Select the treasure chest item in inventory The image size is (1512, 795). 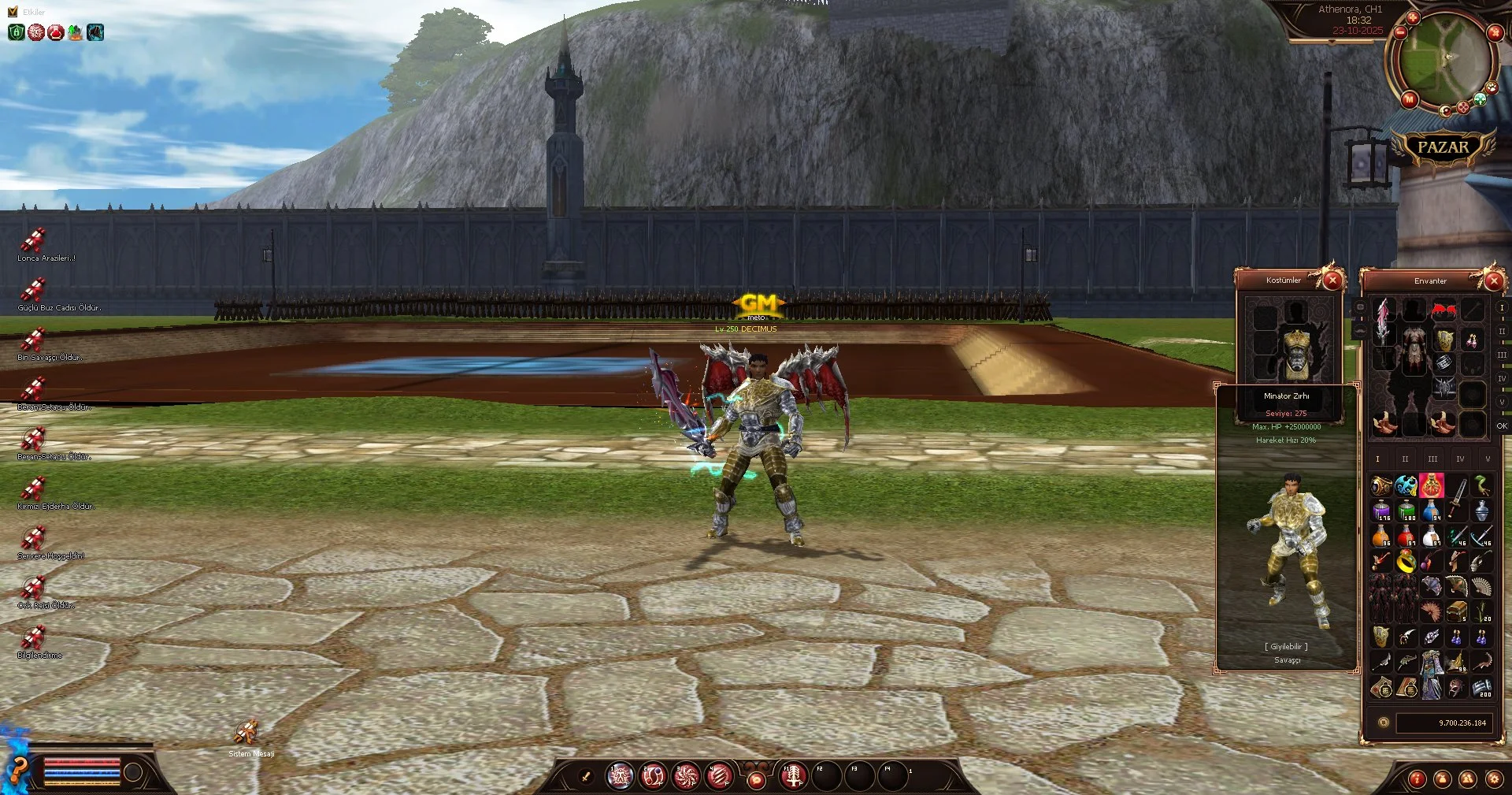coord(1456,611)
